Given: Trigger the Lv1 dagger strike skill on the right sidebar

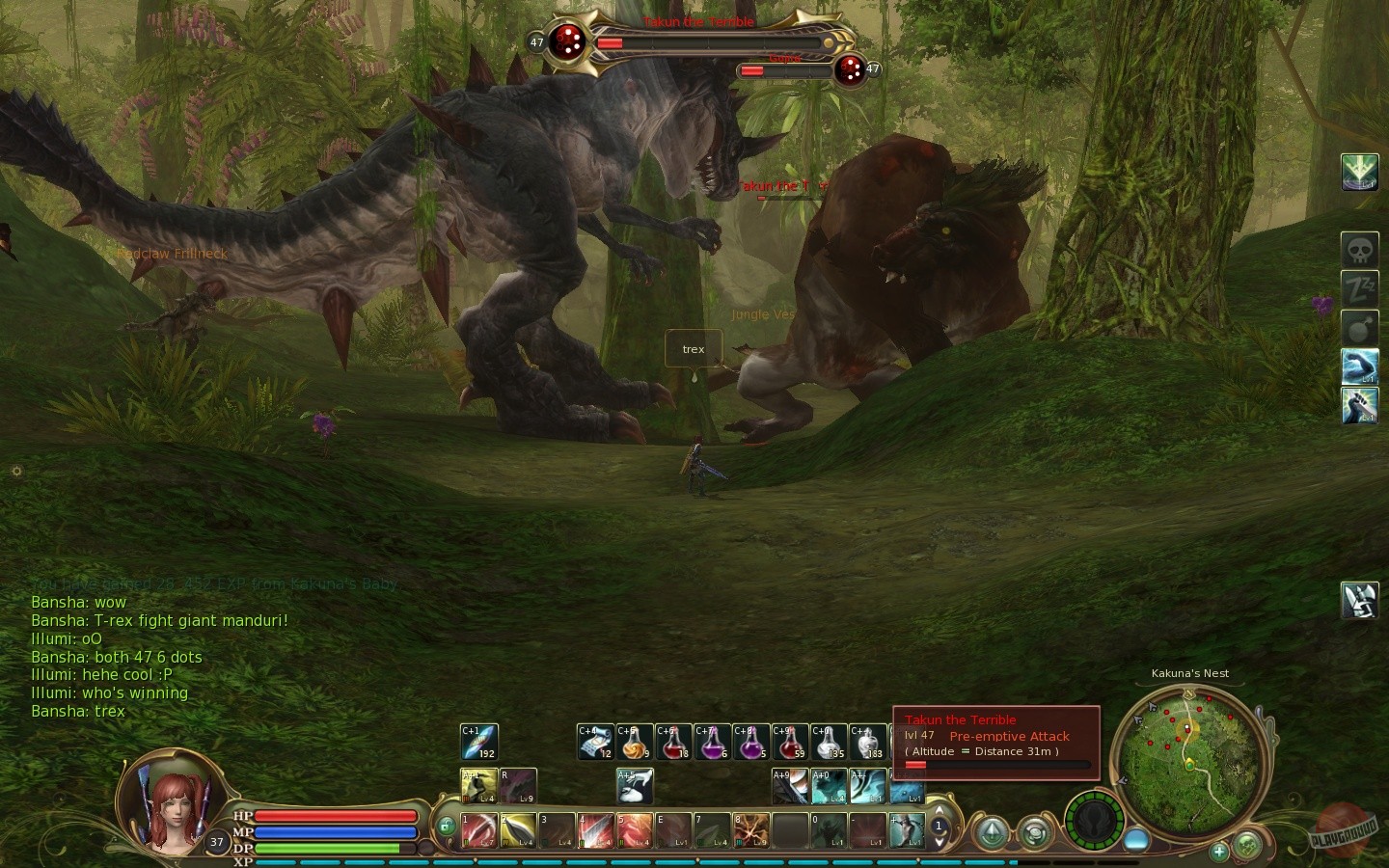Looking at the screenshot, I should pyautogui.click(x=1360, y=406).
